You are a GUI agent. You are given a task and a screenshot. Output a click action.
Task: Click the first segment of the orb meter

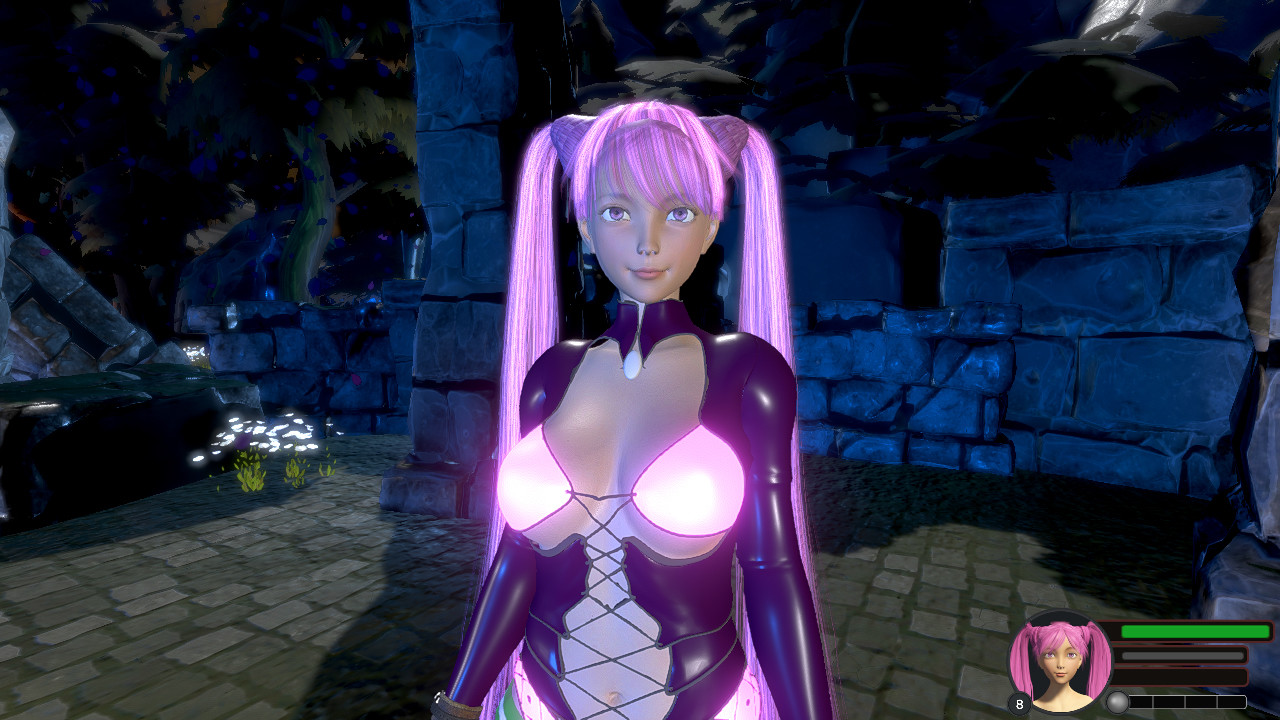[x=1141, y=701]
